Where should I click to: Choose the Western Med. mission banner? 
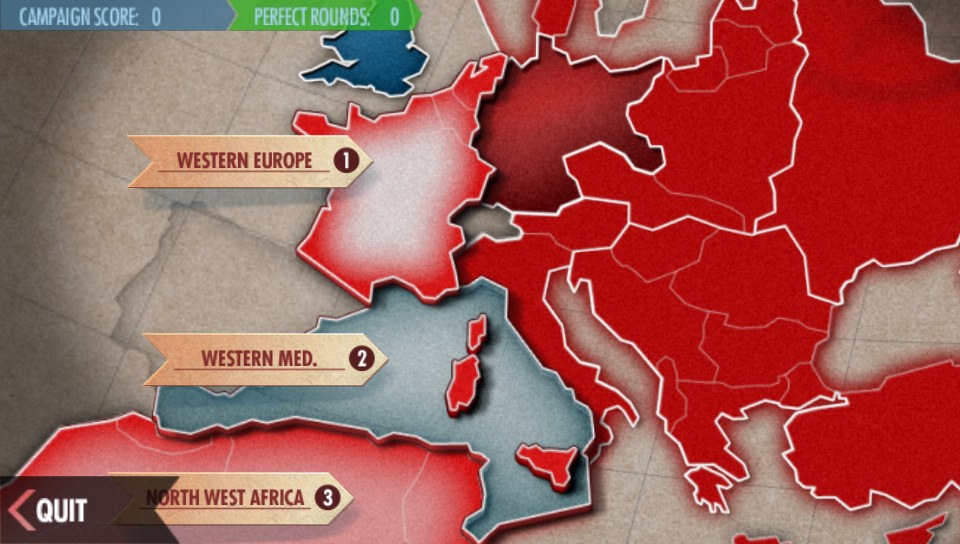click(266, 359)
